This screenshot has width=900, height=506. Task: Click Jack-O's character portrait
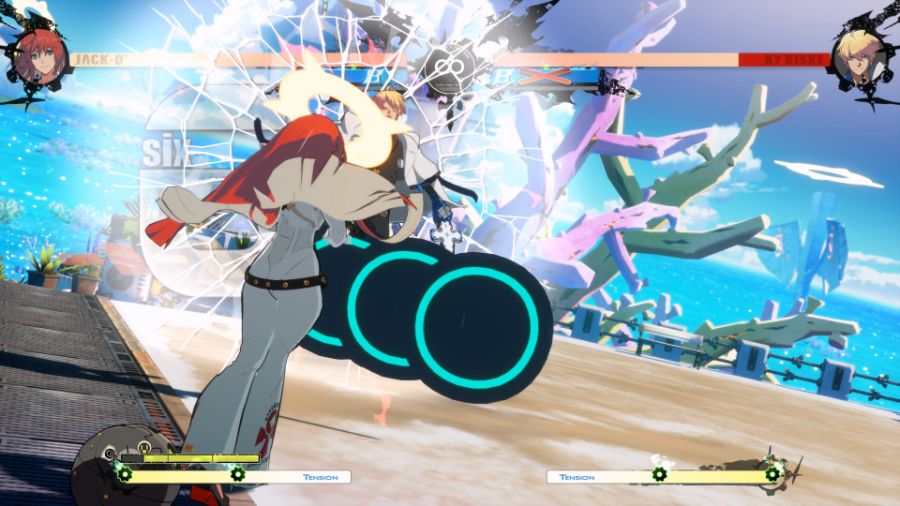[x=39, y=55]
